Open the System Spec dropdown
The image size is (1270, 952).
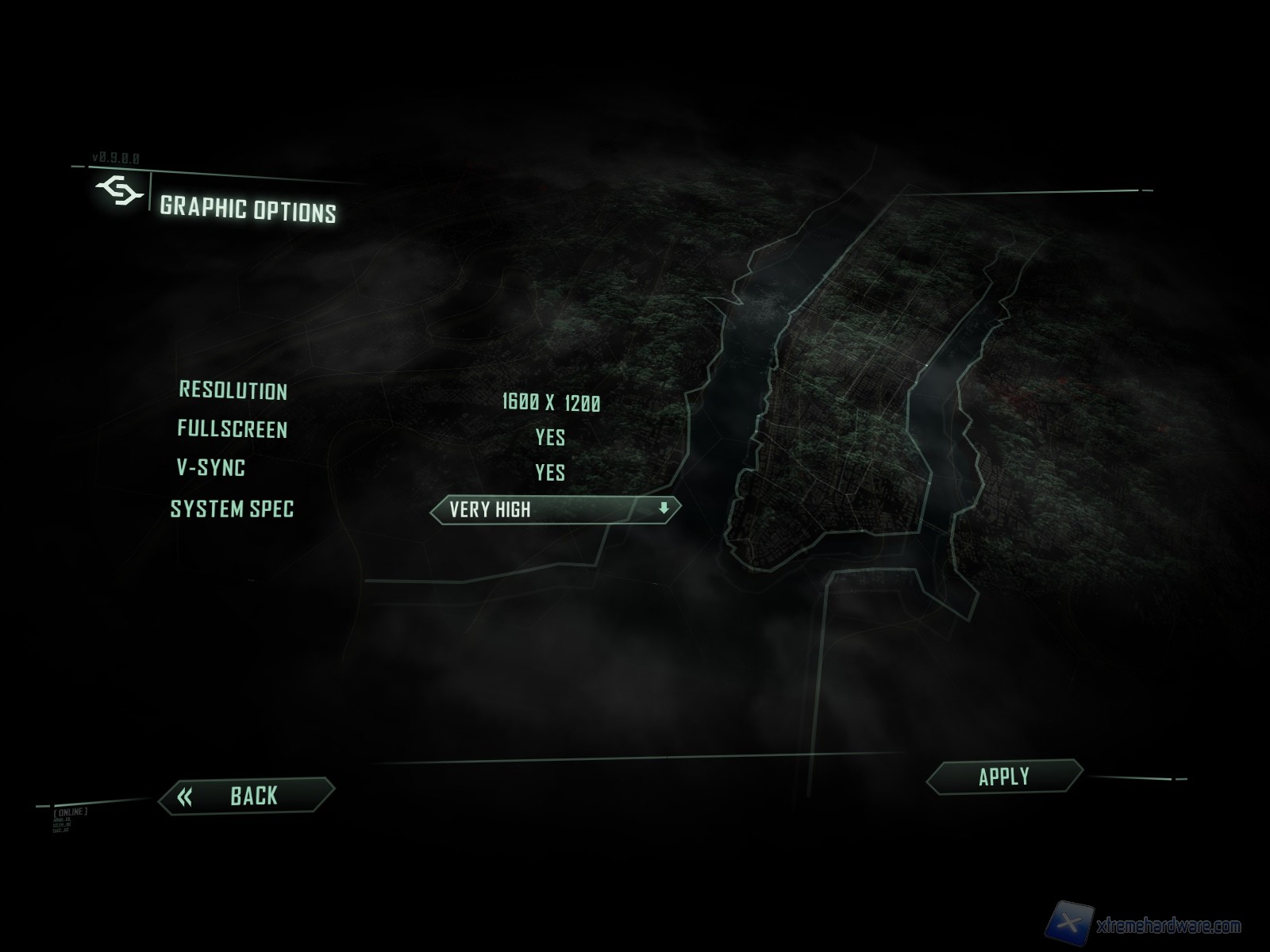point(556,509)
